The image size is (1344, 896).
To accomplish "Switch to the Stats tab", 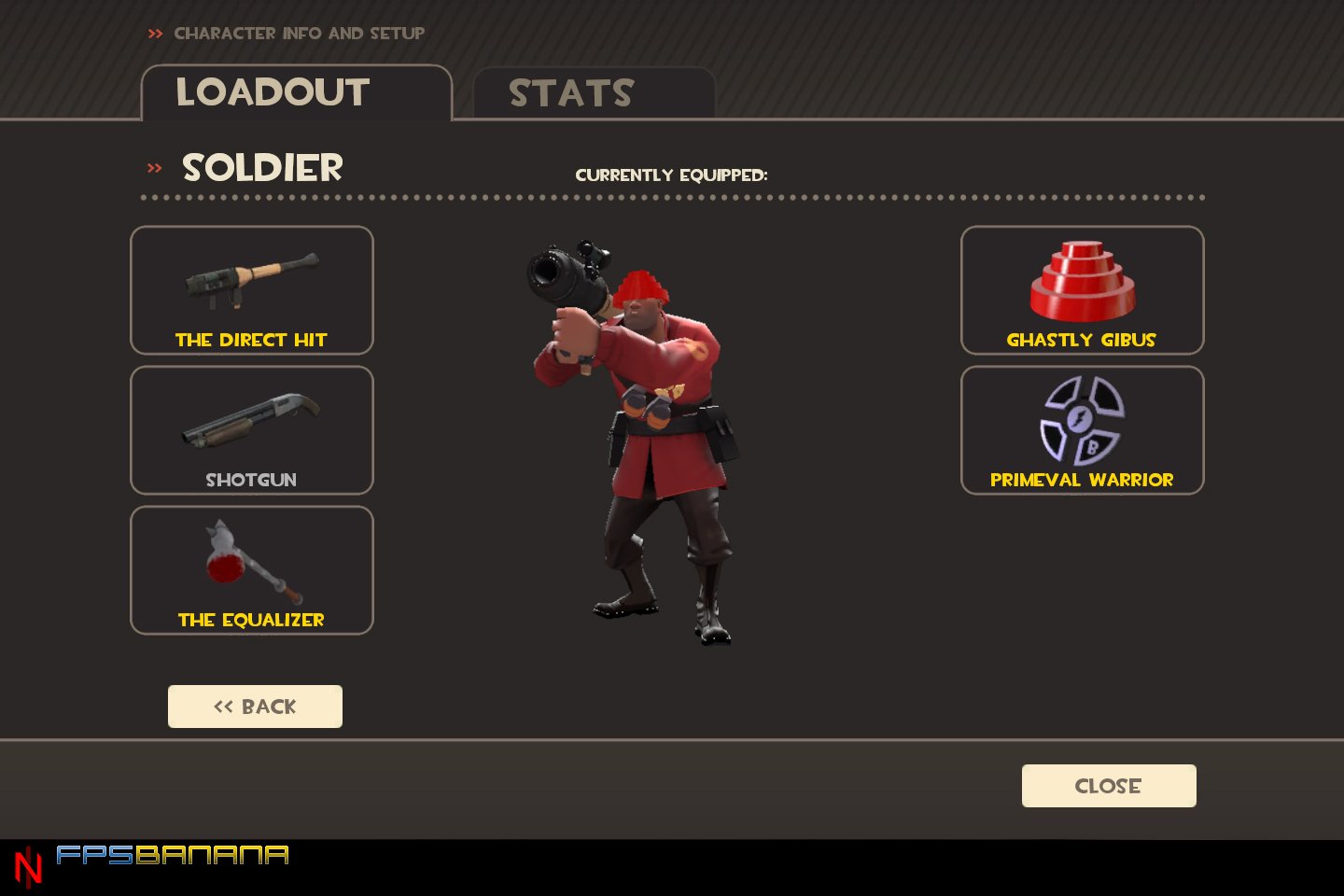I will tap(571, 92).
